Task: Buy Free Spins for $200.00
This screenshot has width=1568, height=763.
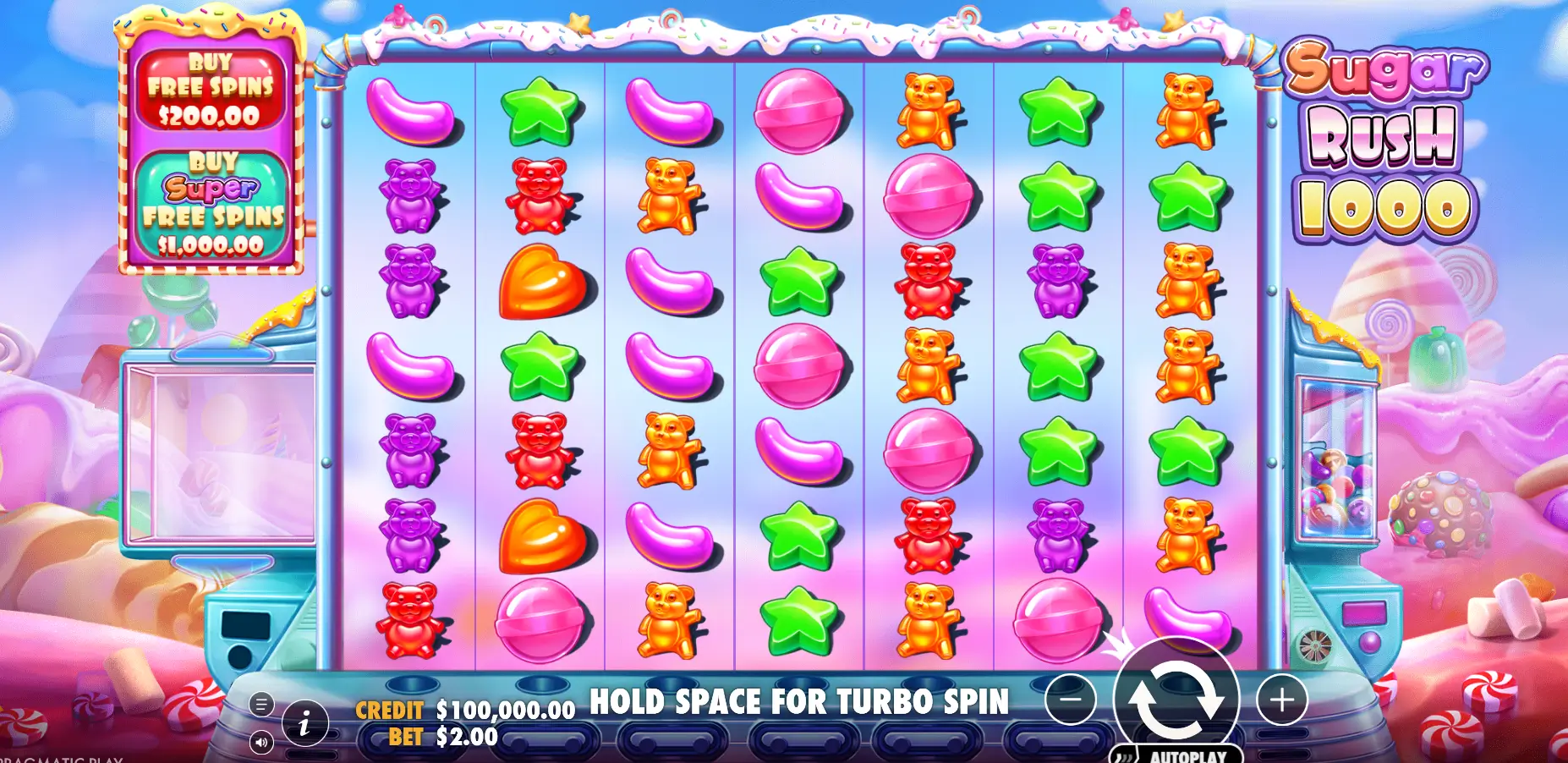Action: 211,89
